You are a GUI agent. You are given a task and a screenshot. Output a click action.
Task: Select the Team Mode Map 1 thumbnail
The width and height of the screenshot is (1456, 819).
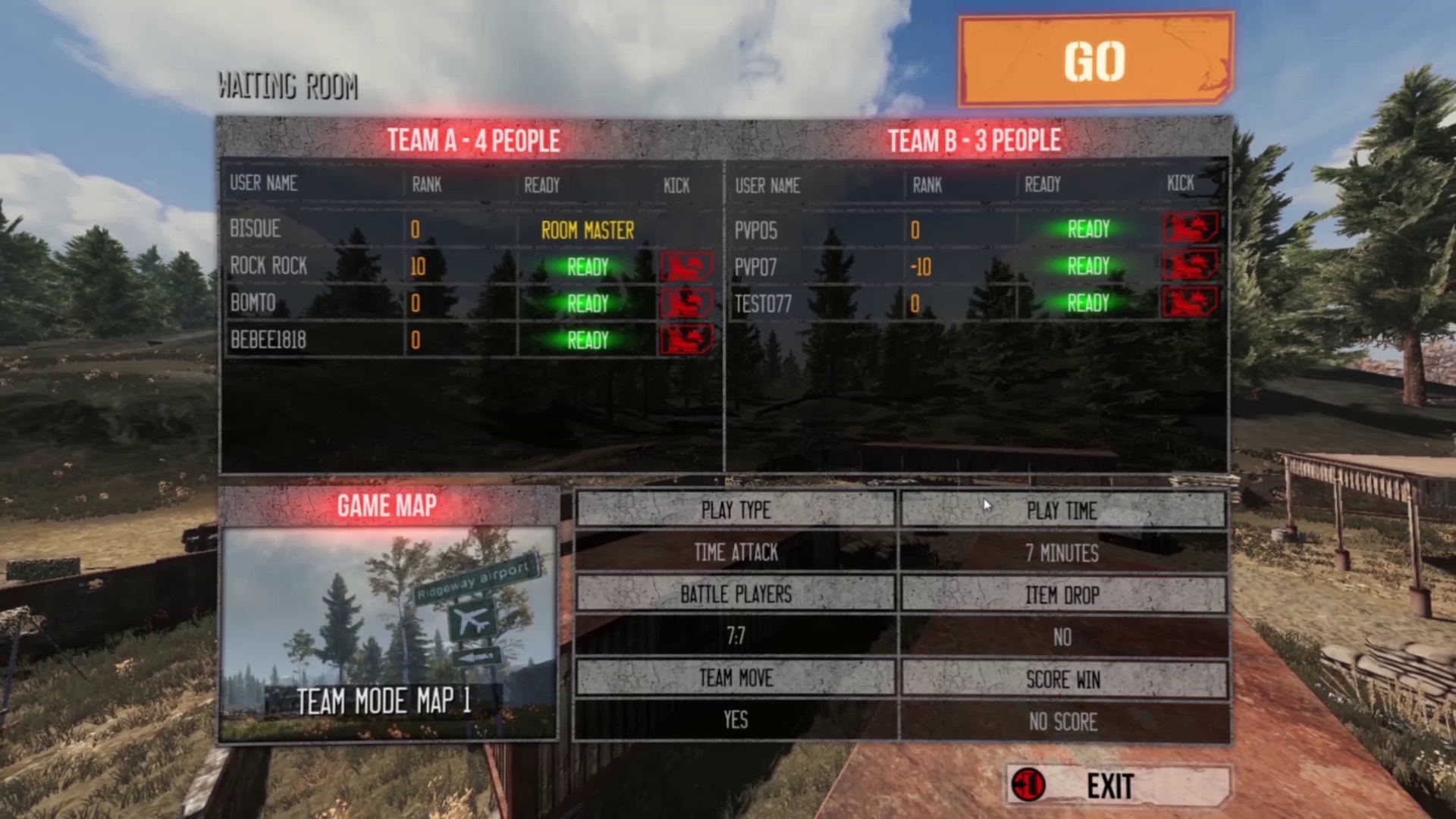tap(388, 634)
